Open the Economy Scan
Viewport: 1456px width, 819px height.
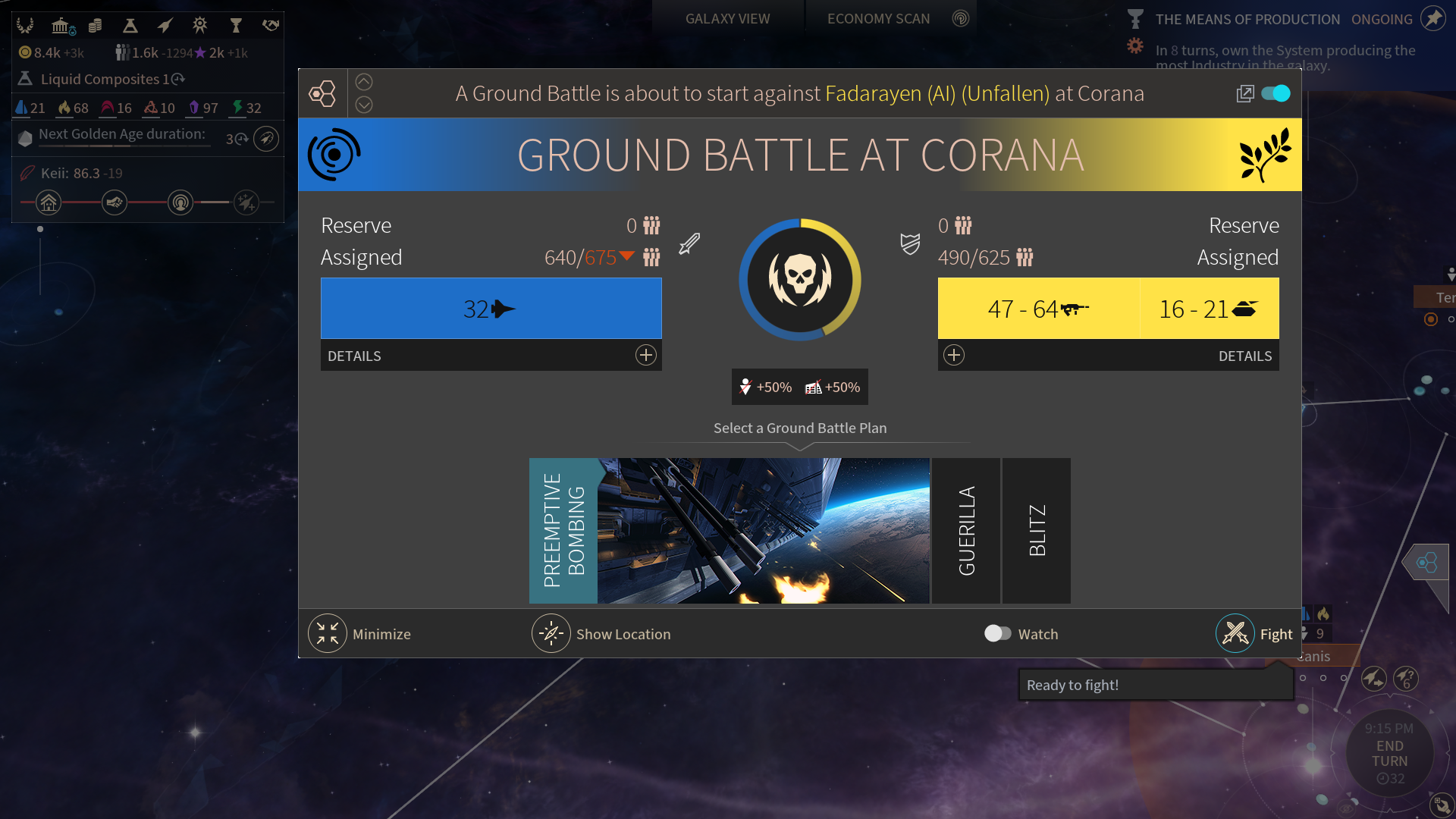click(878, 19)
